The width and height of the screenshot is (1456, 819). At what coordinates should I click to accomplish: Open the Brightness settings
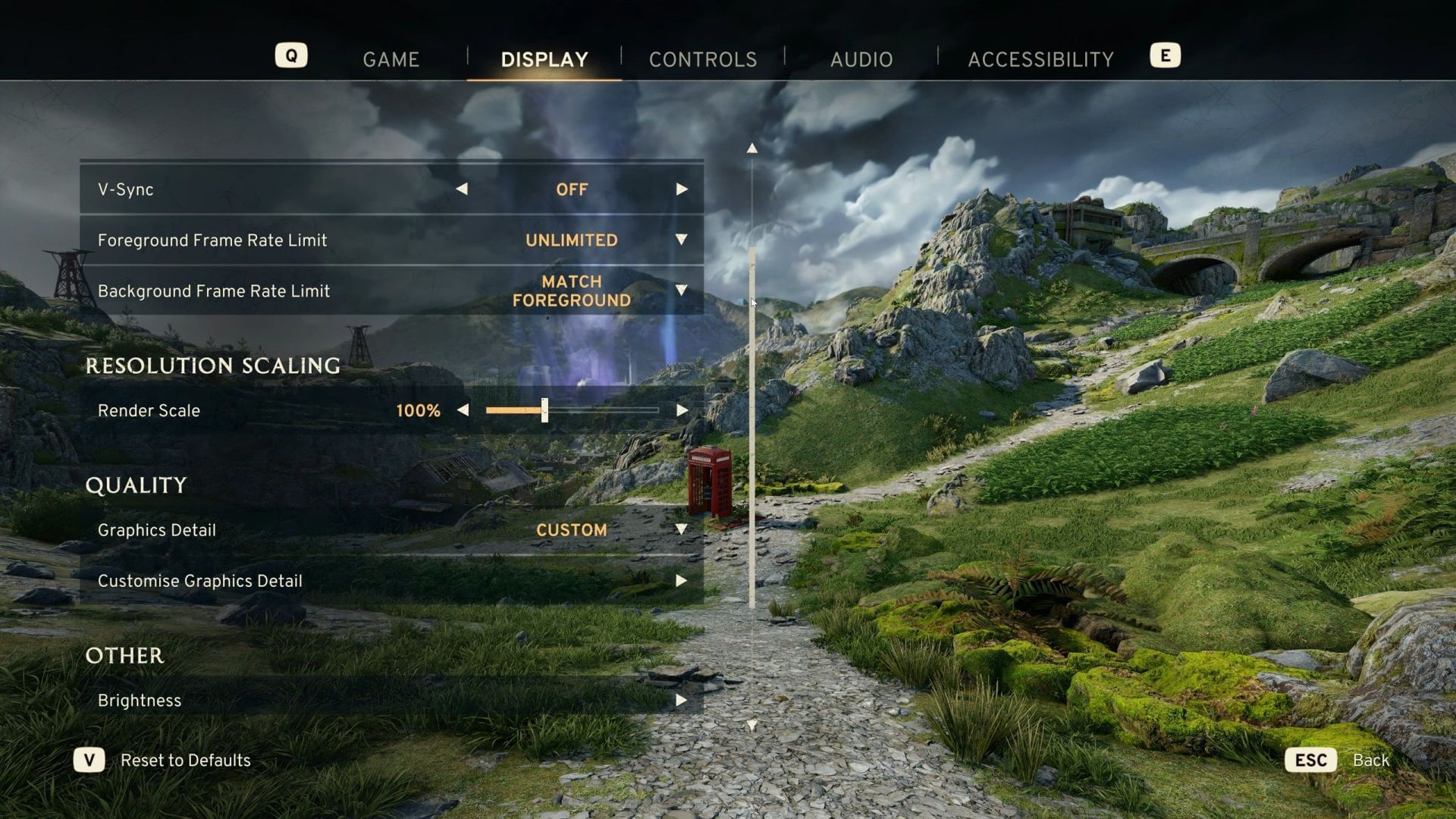tap(681, 701)
